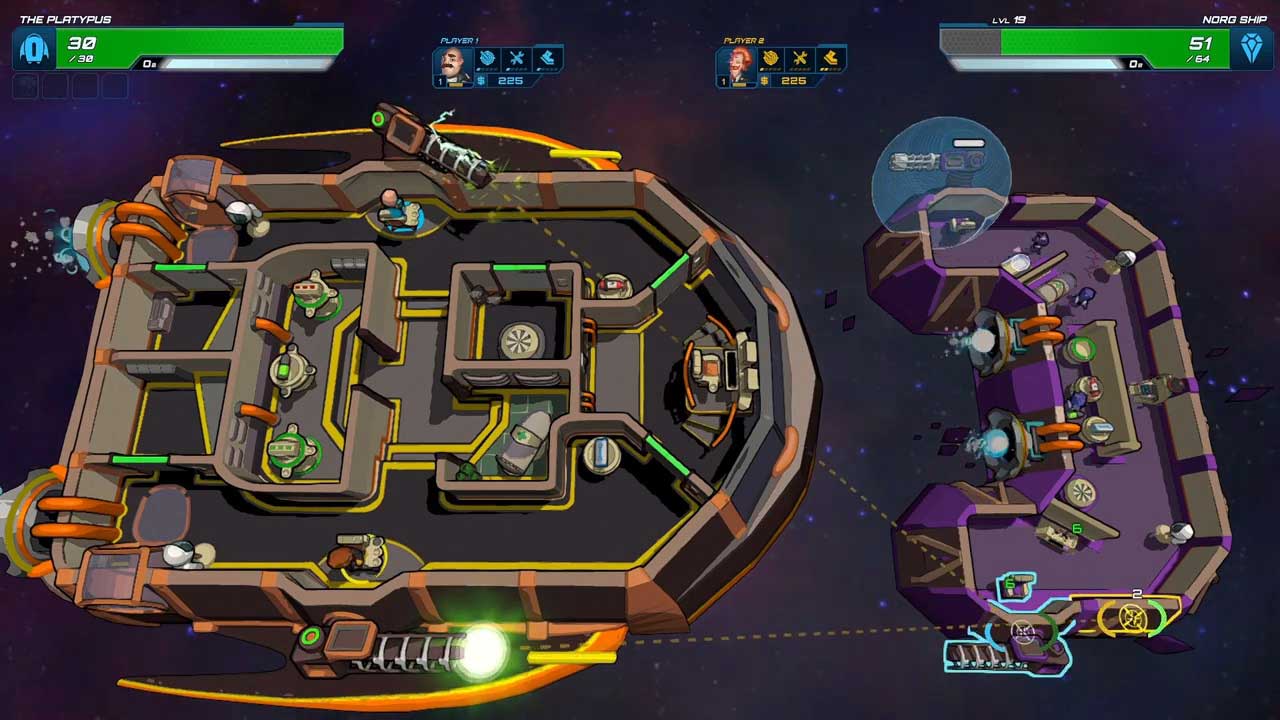This screenshot has width=1280, height=720.
Task: Select Player 2's yellow fist skill icon
Action: tap(770, 58)
